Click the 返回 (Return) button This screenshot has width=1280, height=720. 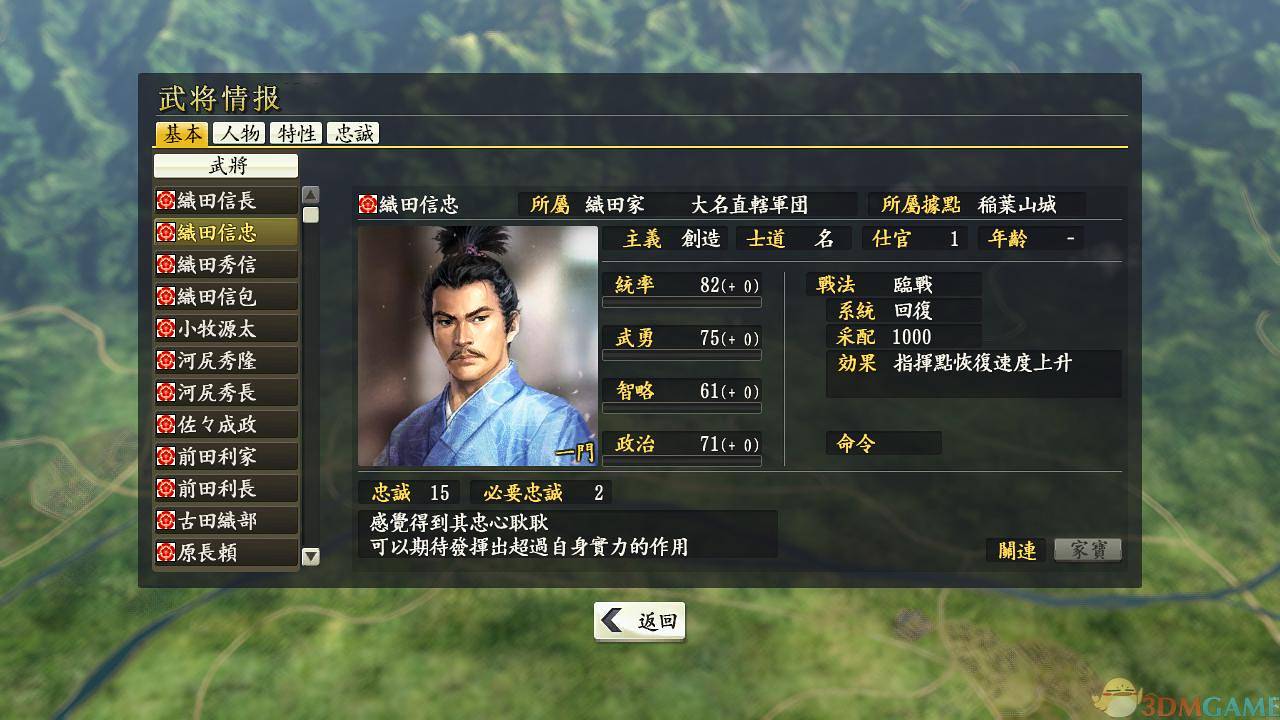tap(639, 621)
